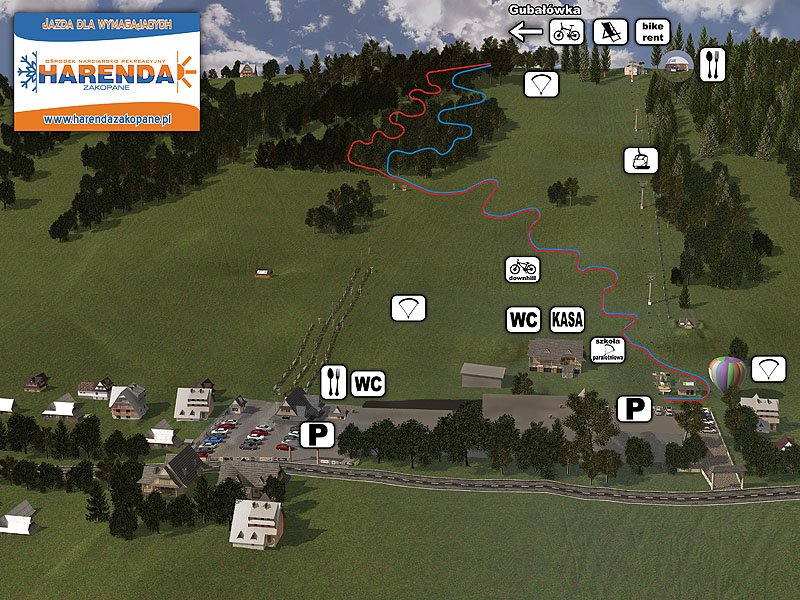Select the WC marker next to KASA
800x600 pixels.
click(523, 320)
